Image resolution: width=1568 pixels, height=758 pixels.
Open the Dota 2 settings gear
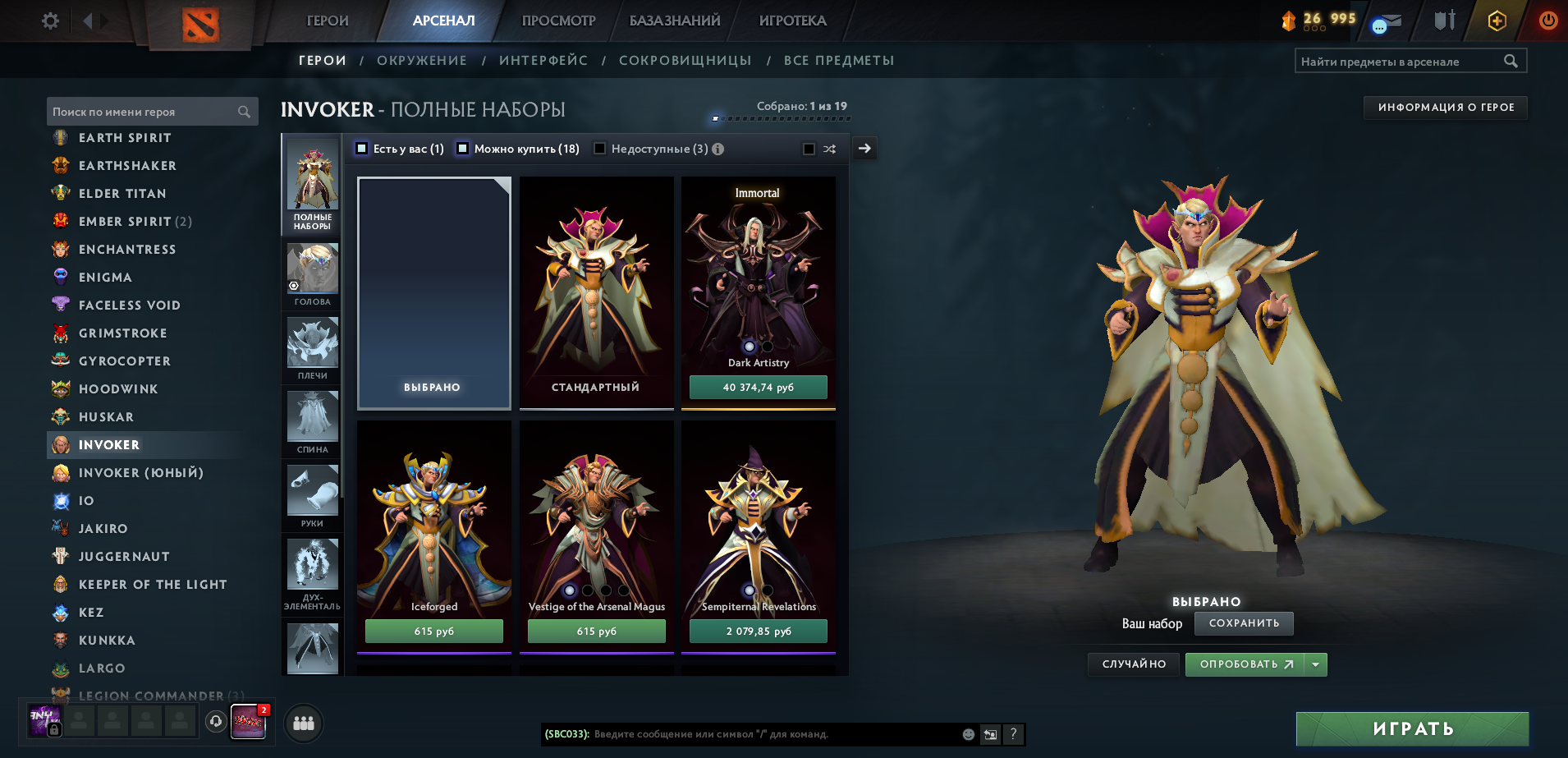click(49, 21)
